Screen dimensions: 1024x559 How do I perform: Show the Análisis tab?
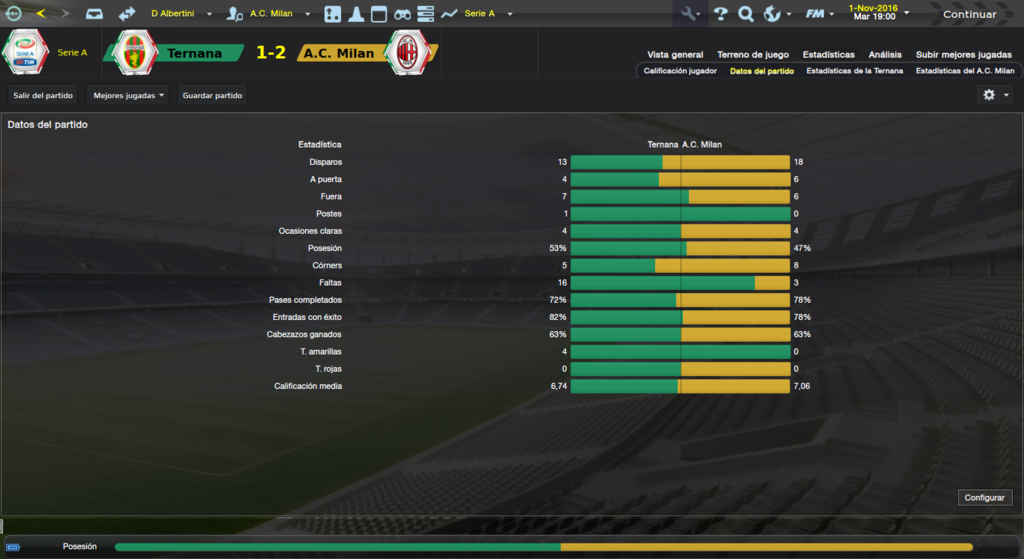click(x=885, y=55)
